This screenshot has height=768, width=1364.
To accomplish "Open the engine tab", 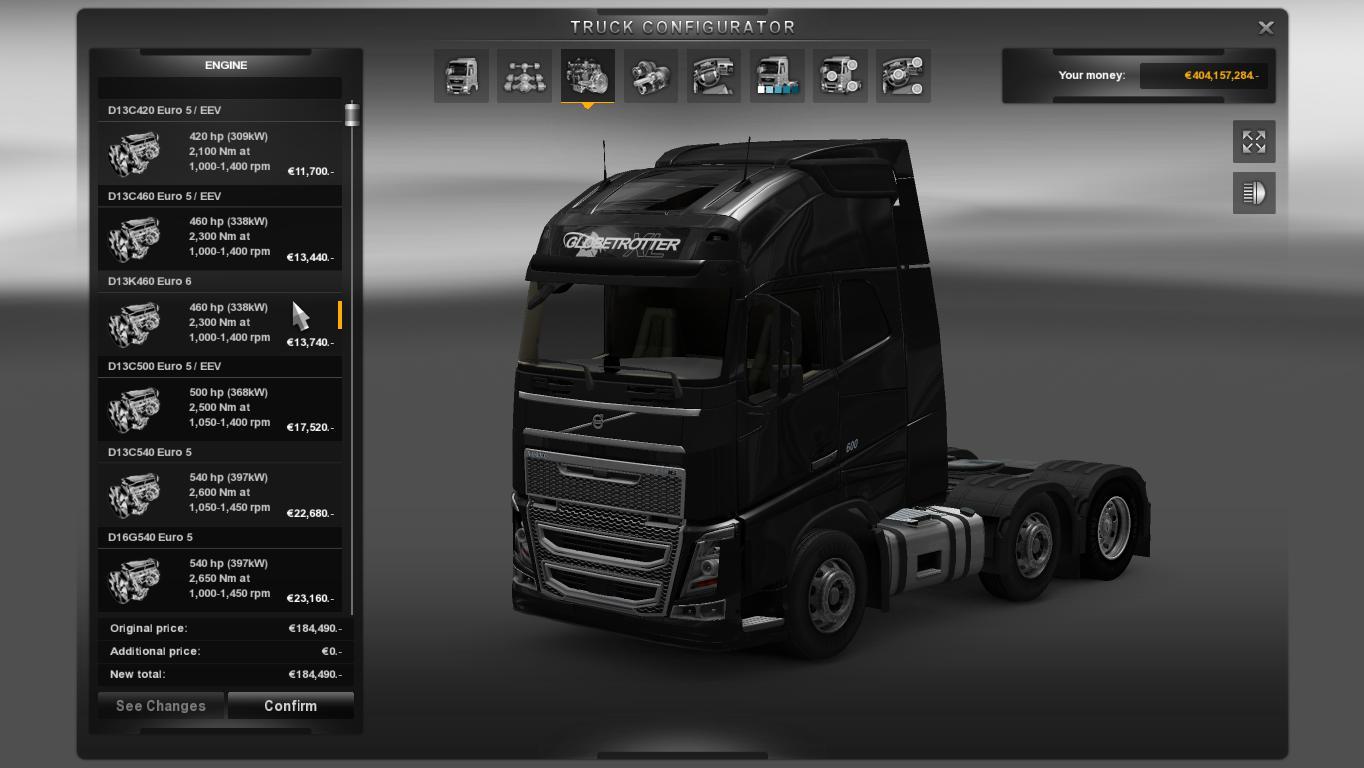I will 587,76.
